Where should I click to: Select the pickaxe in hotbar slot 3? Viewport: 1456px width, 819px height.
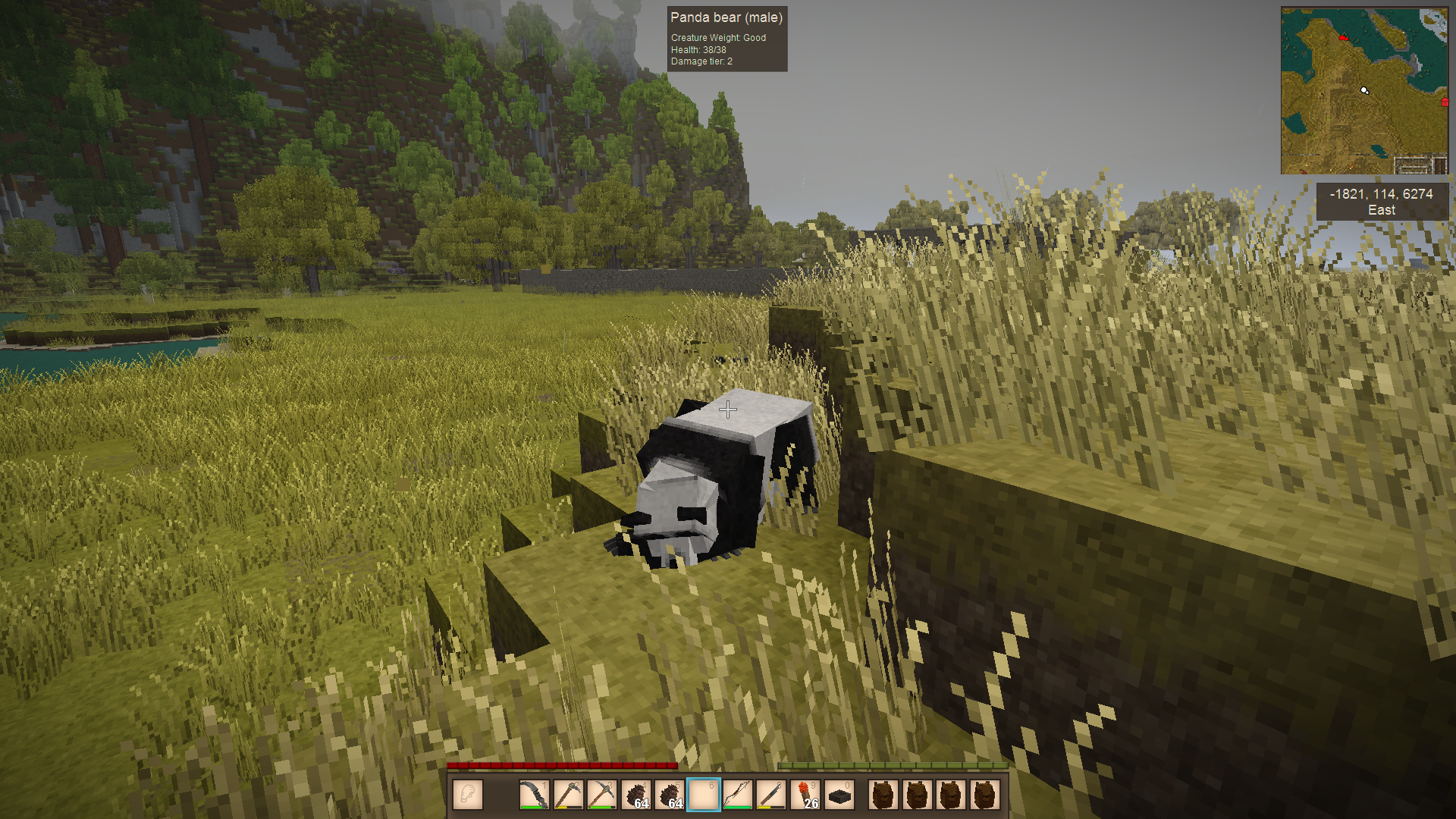tap(602, 795)
